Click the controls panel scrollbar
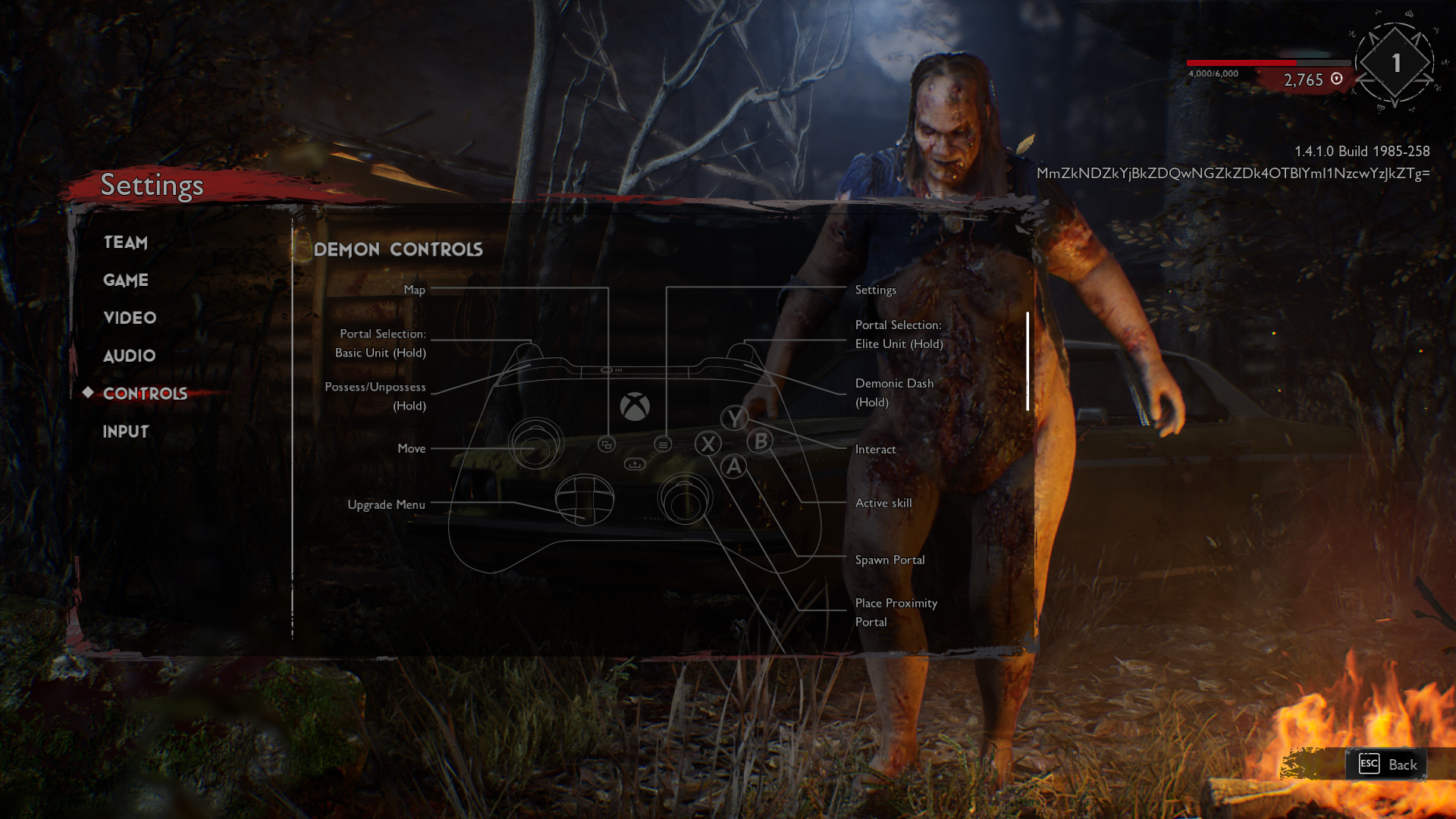 pyautogui.click(x=1028, y=361)
